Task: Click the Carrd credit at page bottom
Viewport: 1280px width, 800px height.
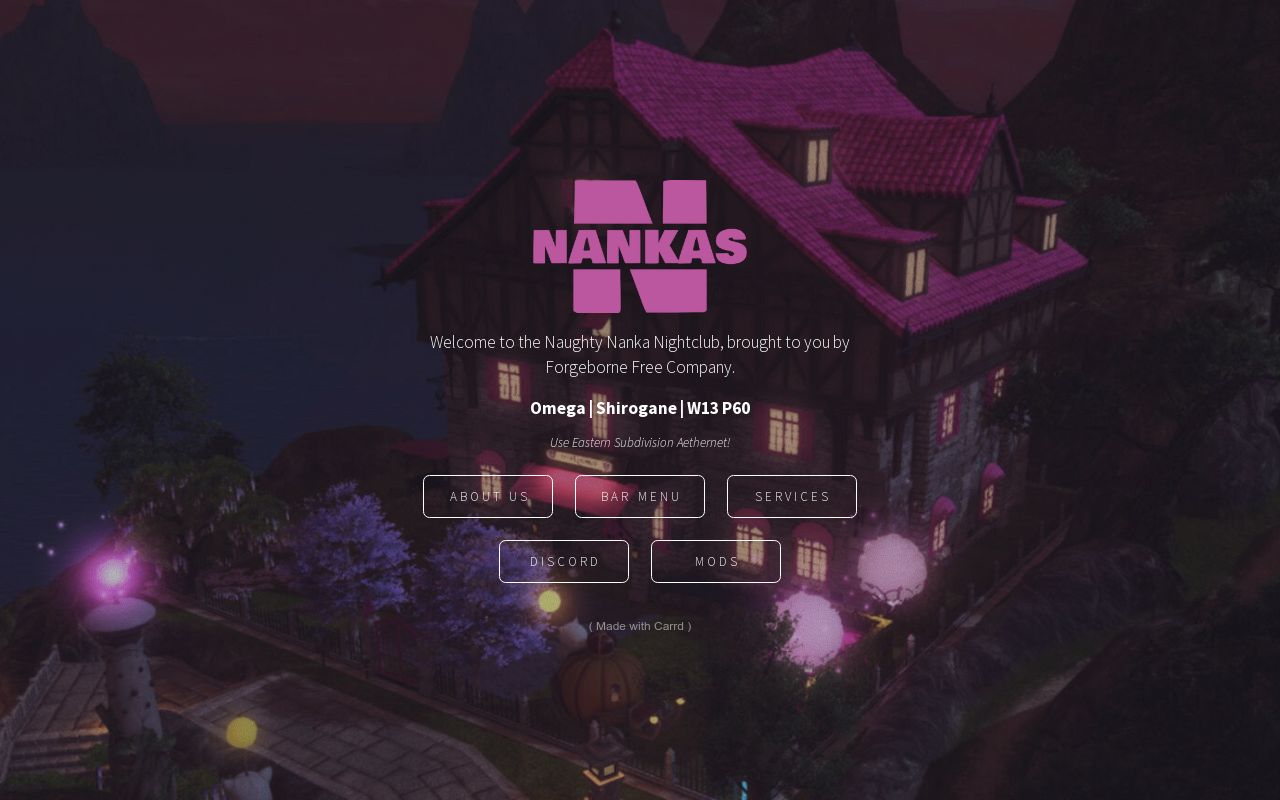Action: (640, 626)
